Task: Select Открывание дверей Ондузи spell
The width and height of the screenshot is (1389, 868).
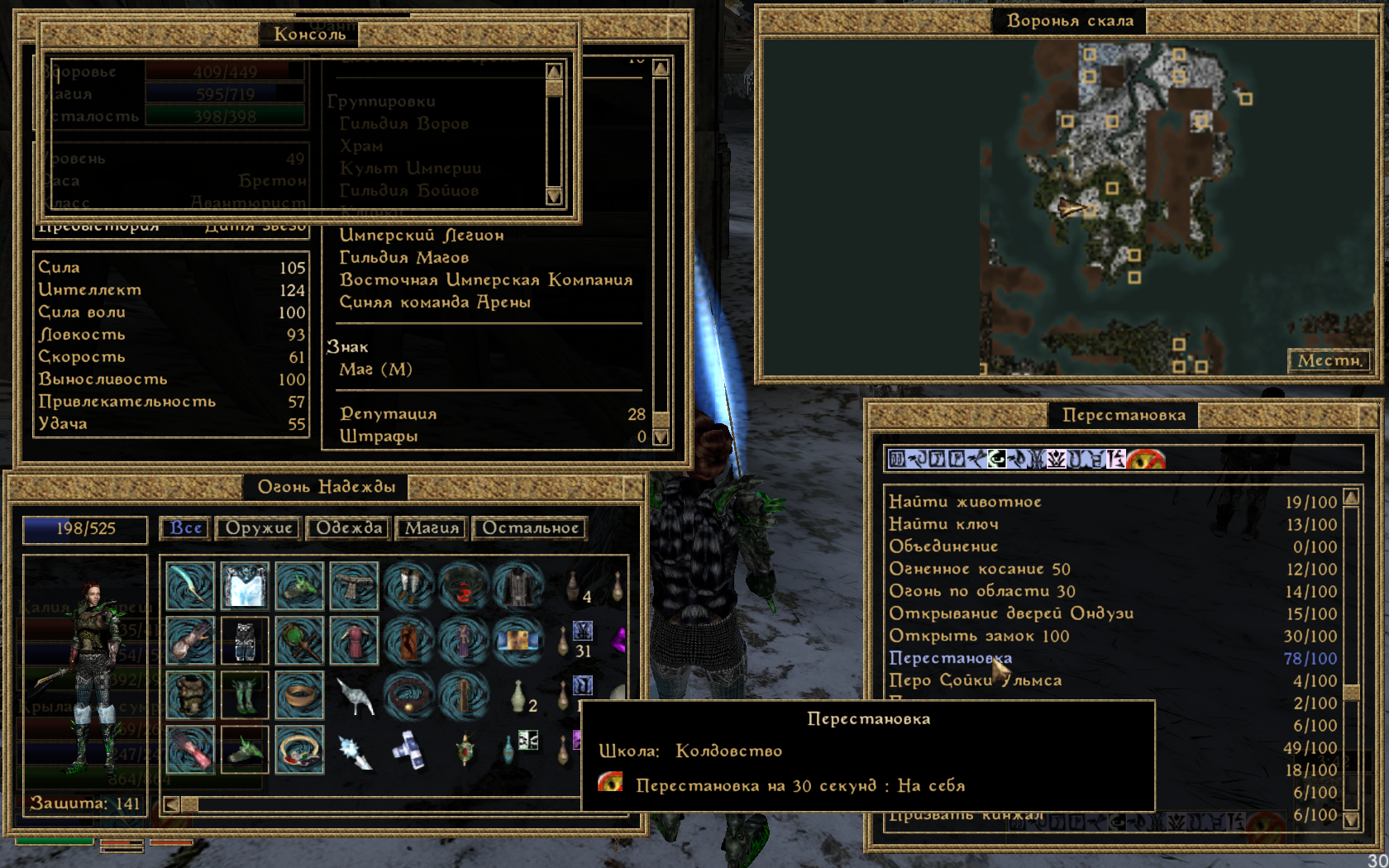Action: coord(1010,613)
